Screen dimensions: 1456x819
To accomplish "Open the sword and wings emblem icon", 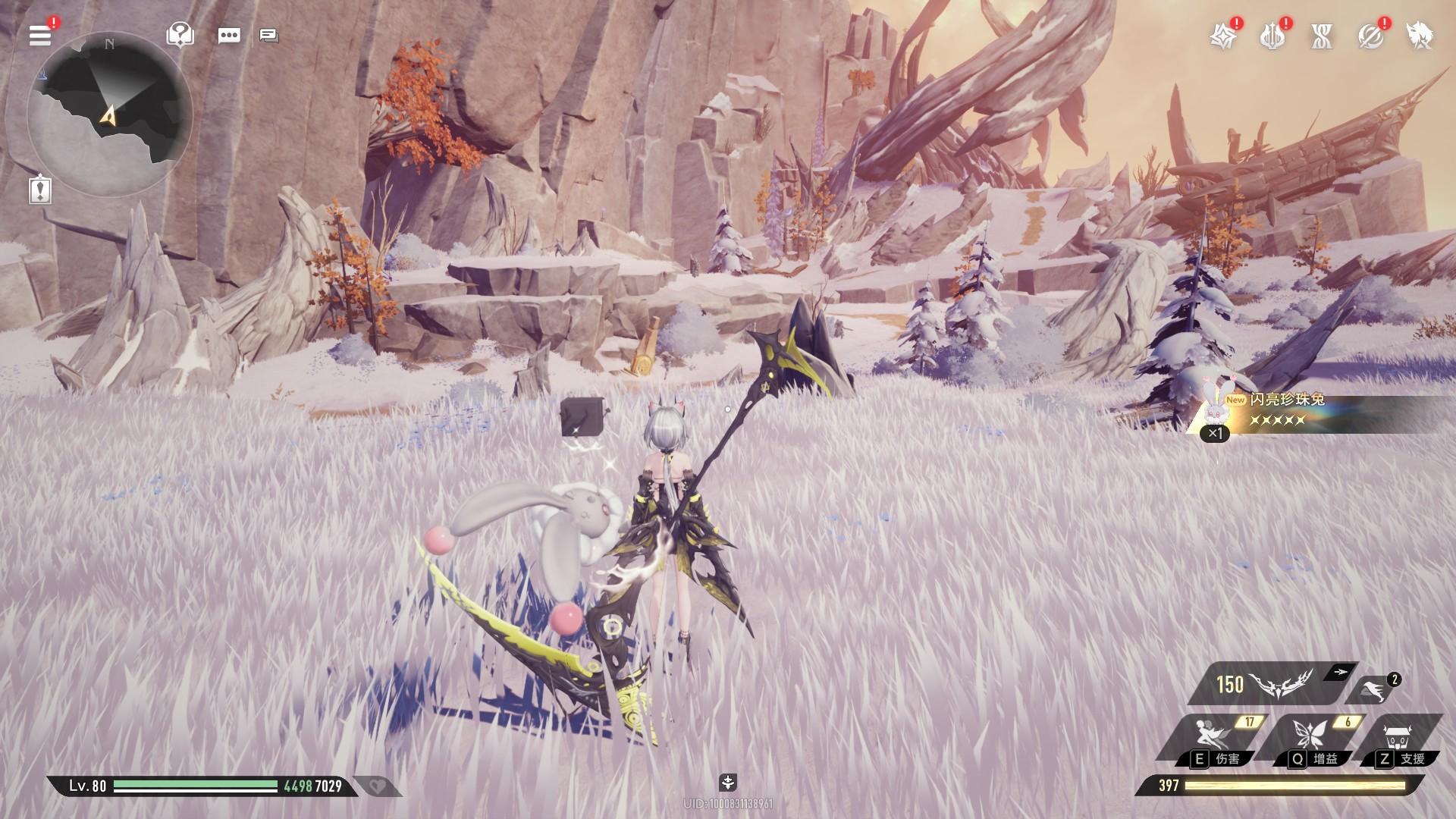I will coord(1272,36).
